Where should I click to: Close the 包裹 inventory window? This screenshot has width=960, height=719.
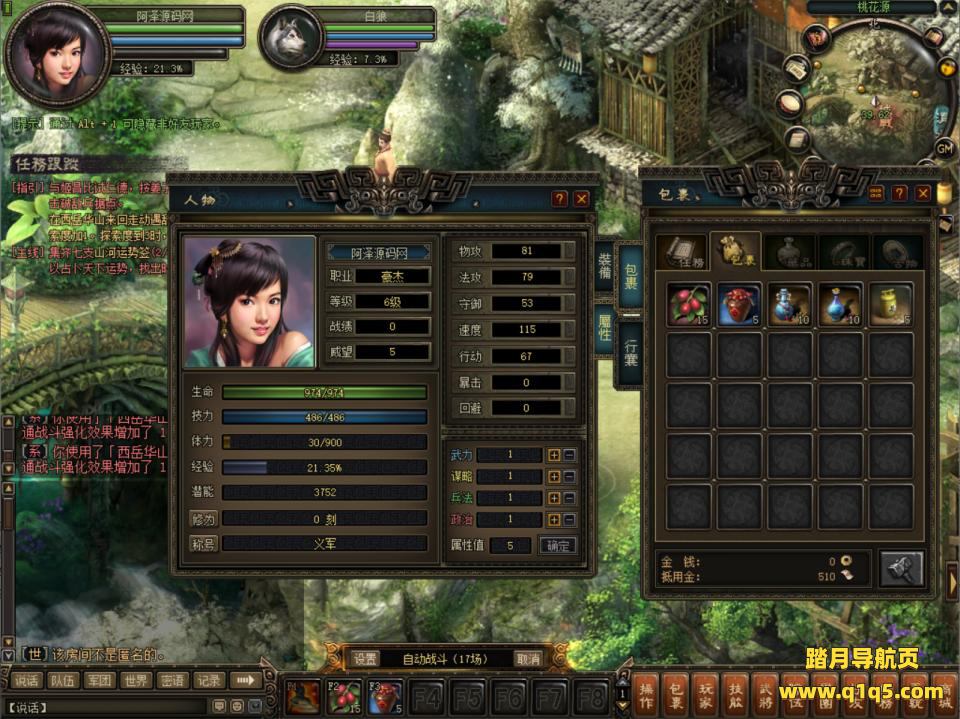click(923, 193)
